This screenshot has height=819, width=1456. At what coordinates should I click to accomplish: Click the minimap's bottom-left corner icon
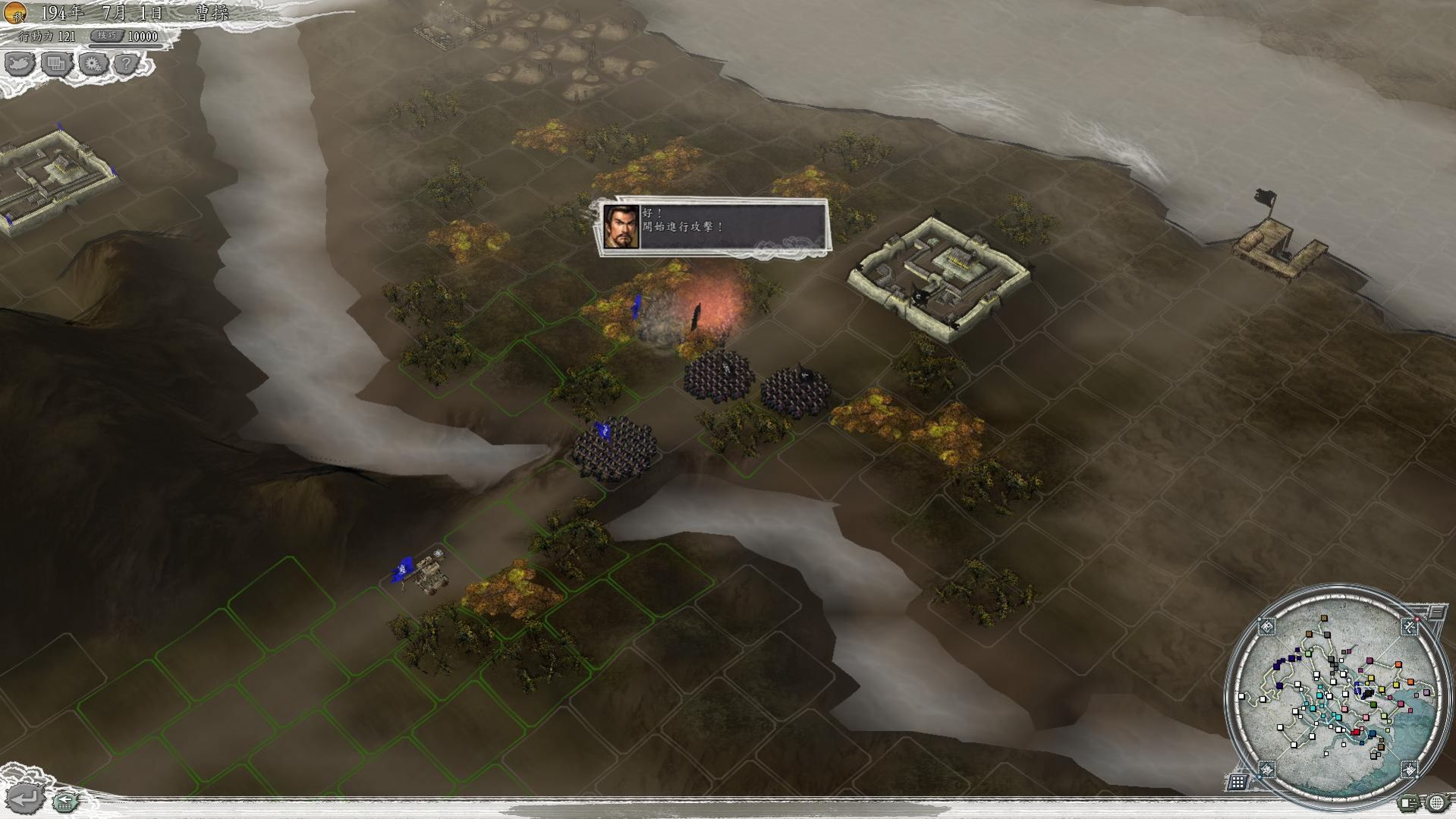(1266, 769)
